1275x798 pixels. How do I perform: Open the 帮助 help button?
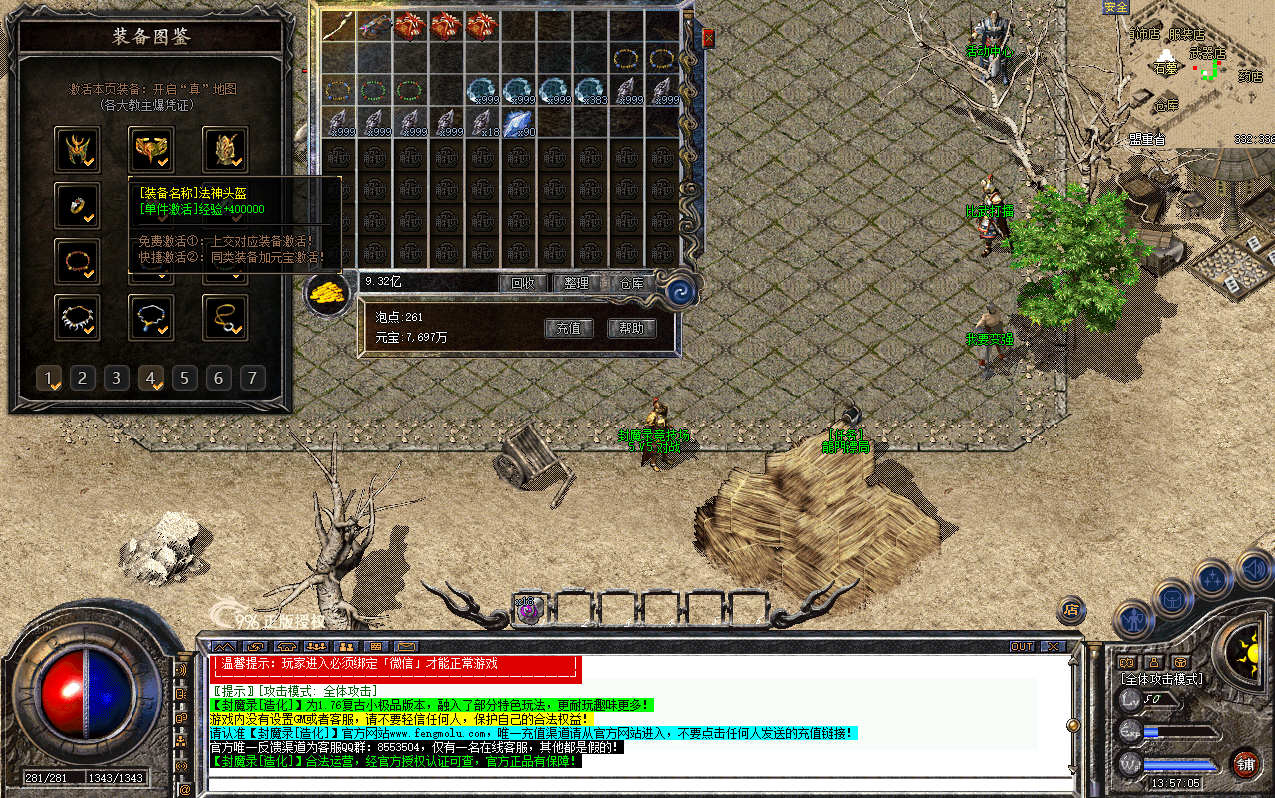click(631, 328)
